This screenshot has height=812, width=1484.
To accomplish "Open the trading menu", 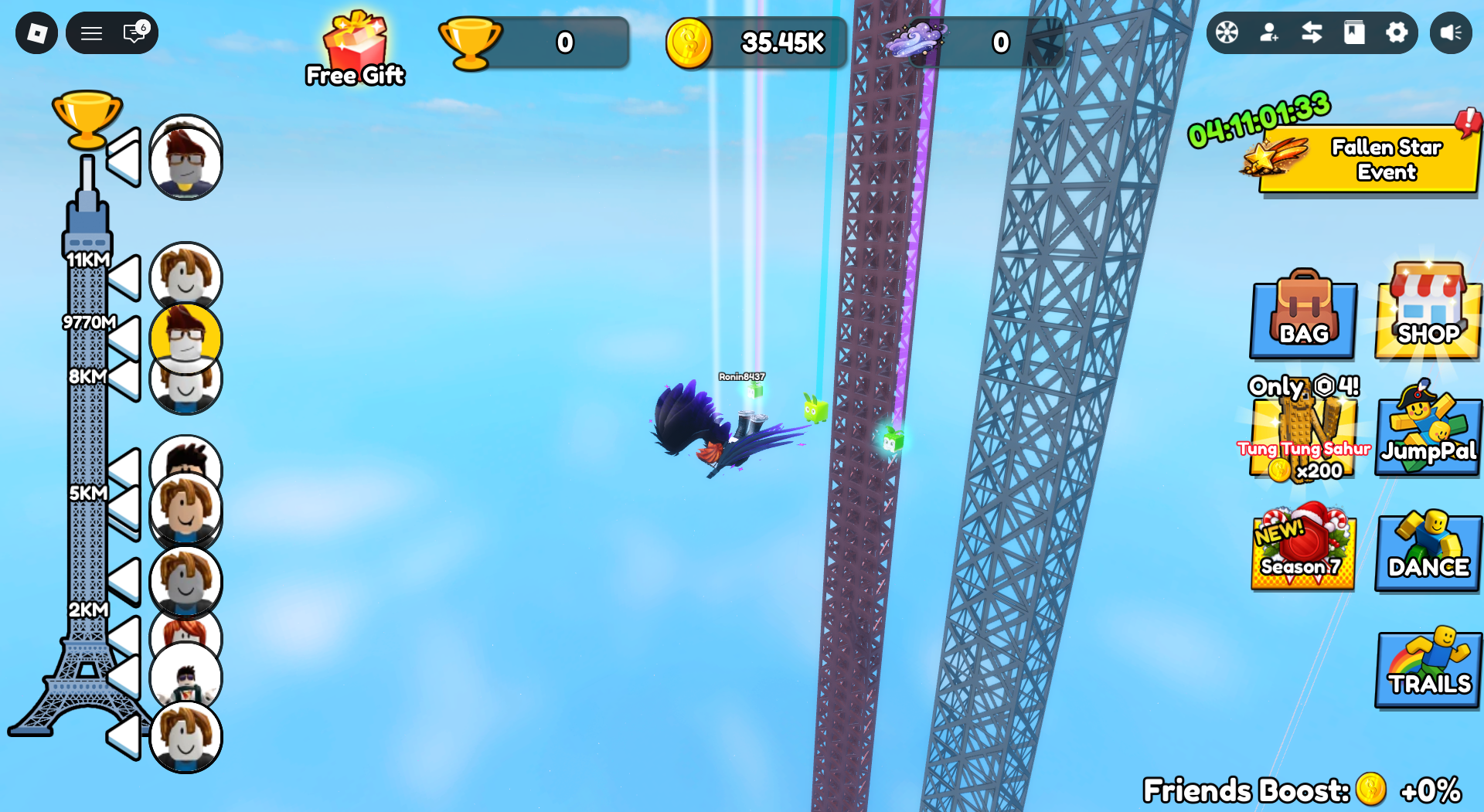I will (x=1312, y=33).
